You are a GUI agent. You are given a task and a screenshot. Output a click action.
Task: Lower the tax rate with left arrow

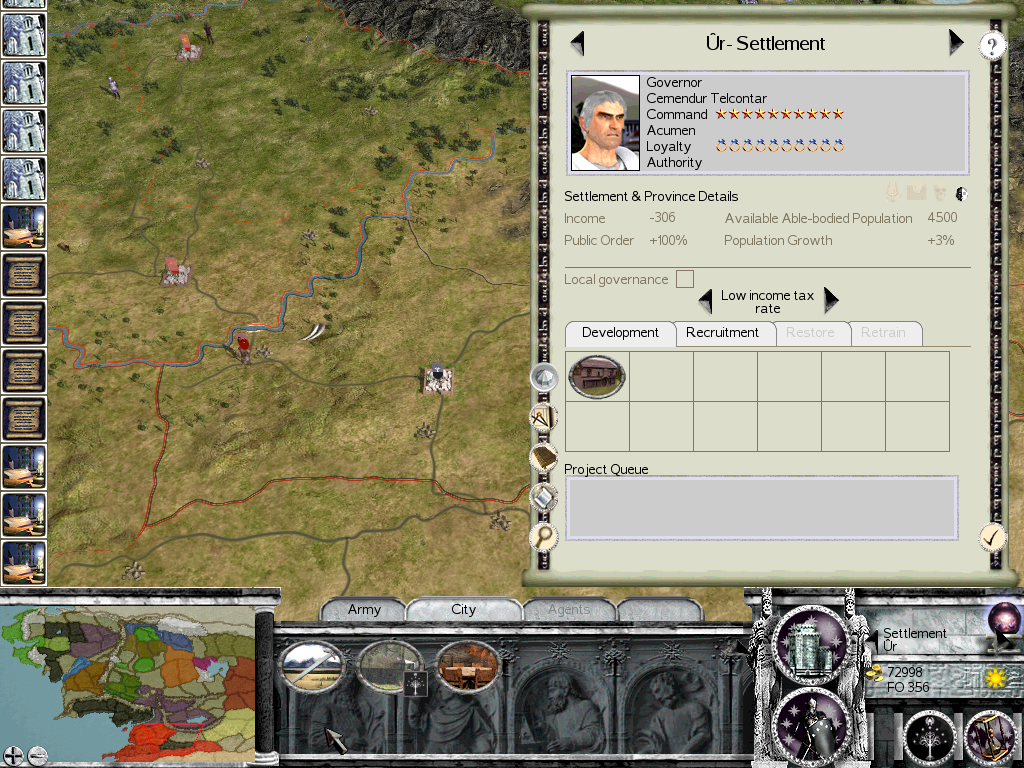[x=706, y=301]
